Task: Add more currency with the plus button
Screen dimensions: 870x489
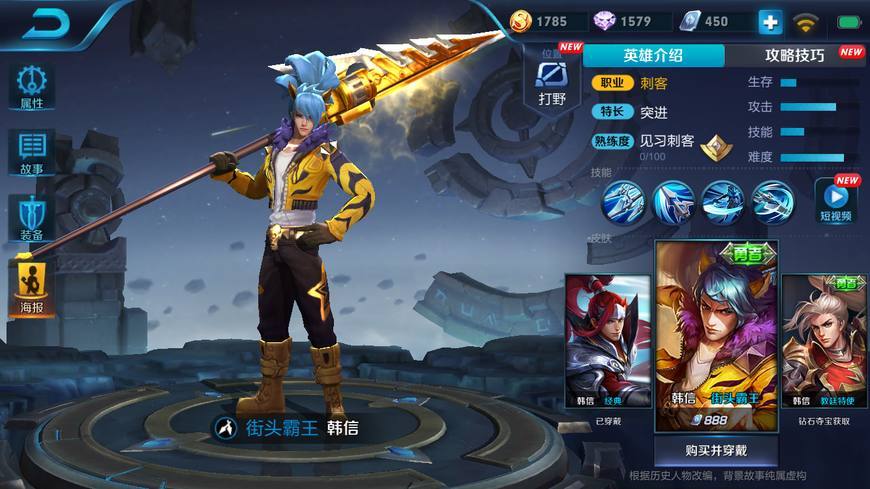Action: click(x=770, y=21)
